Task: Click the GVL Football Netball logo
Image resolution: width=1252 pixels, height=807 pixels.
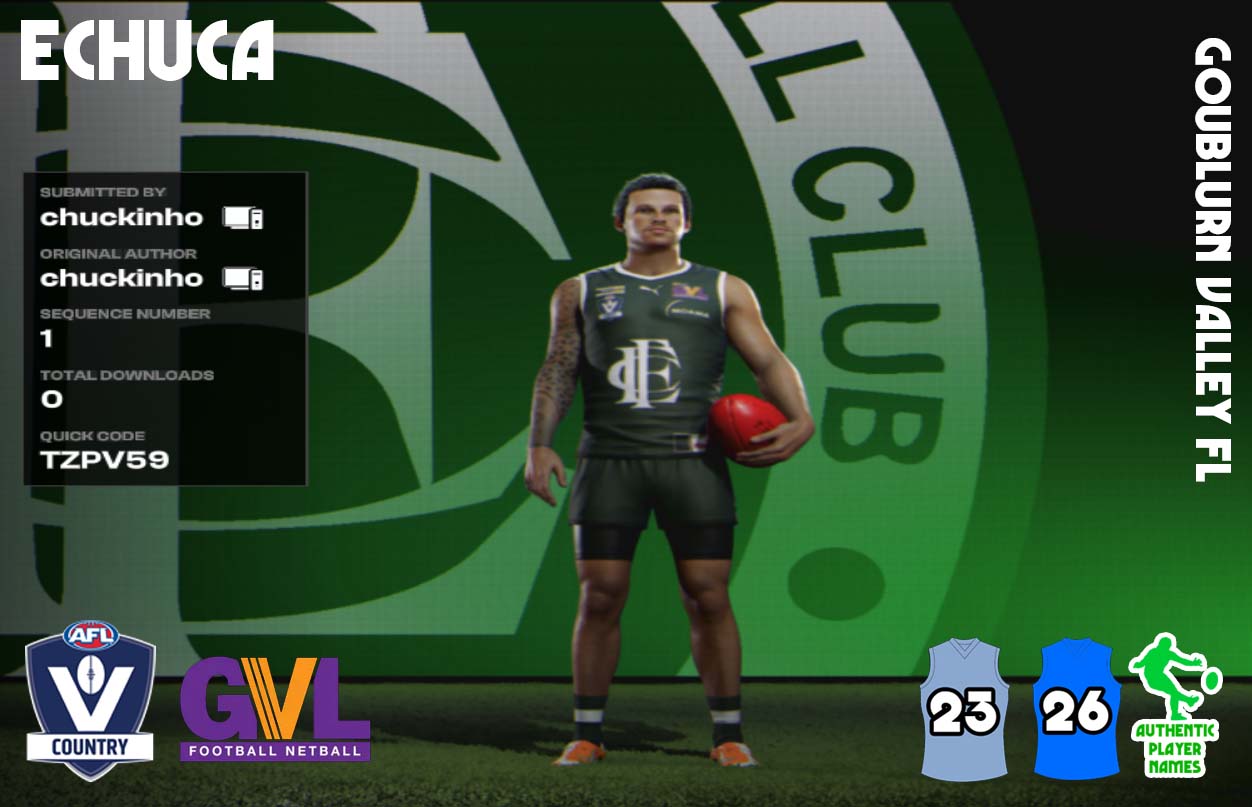Action: tap(275, 708)
